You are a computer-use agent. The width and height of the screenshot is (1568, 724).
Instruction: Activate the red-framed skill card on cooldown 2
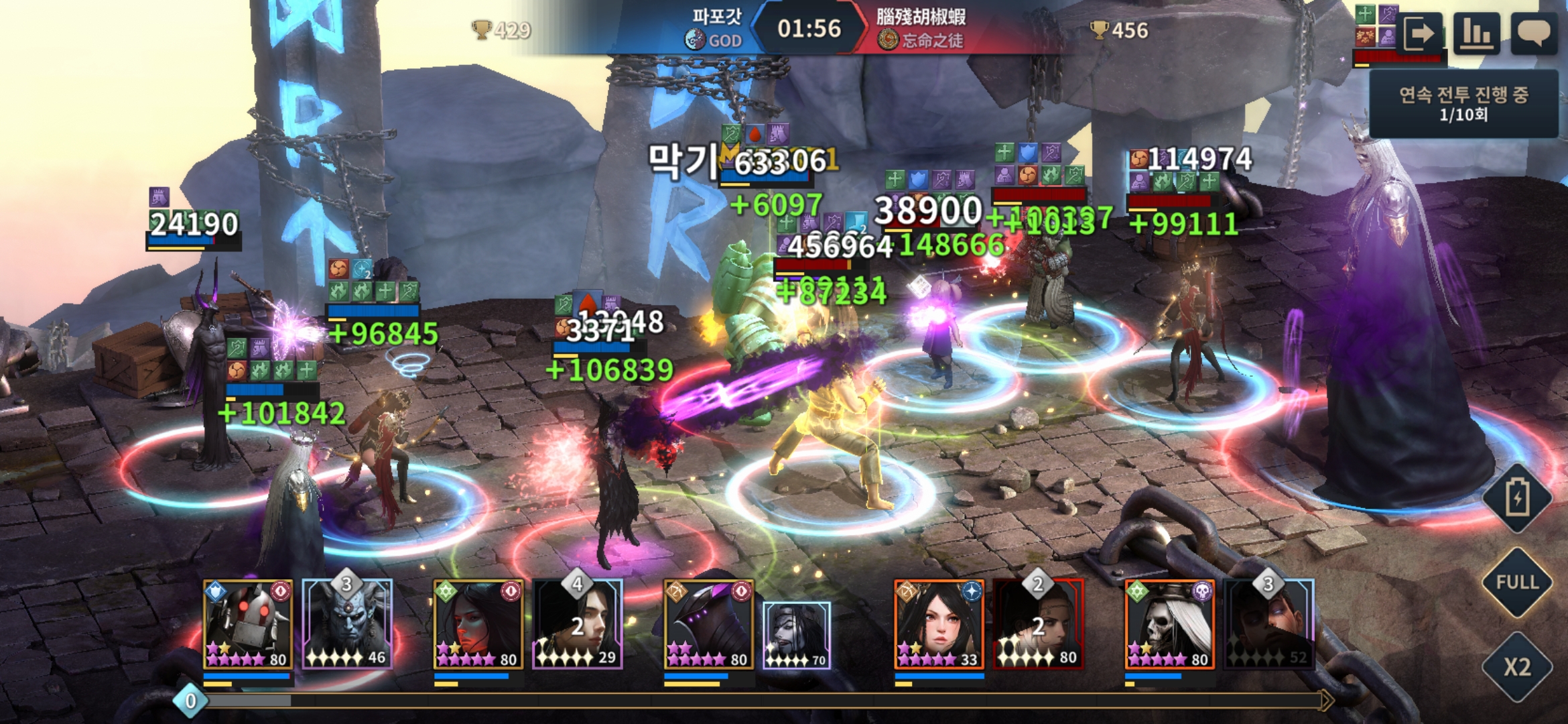1038,625
